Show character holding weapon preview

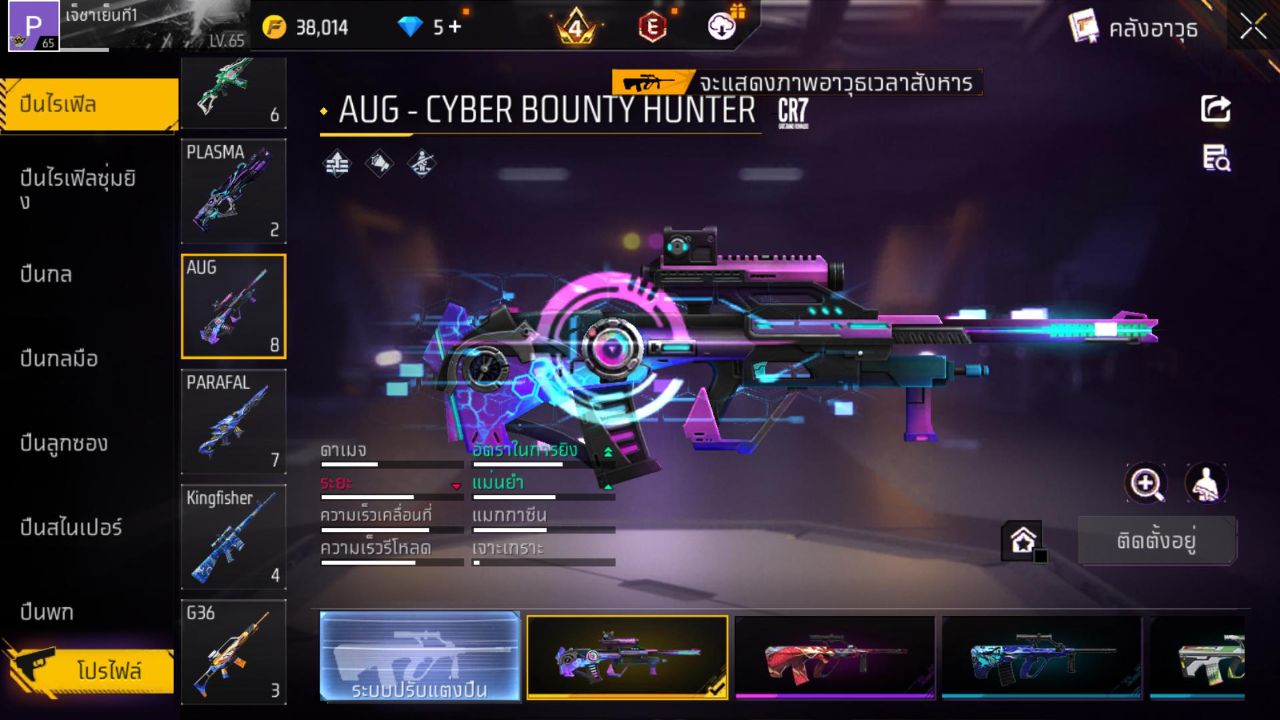point(1205,484)
